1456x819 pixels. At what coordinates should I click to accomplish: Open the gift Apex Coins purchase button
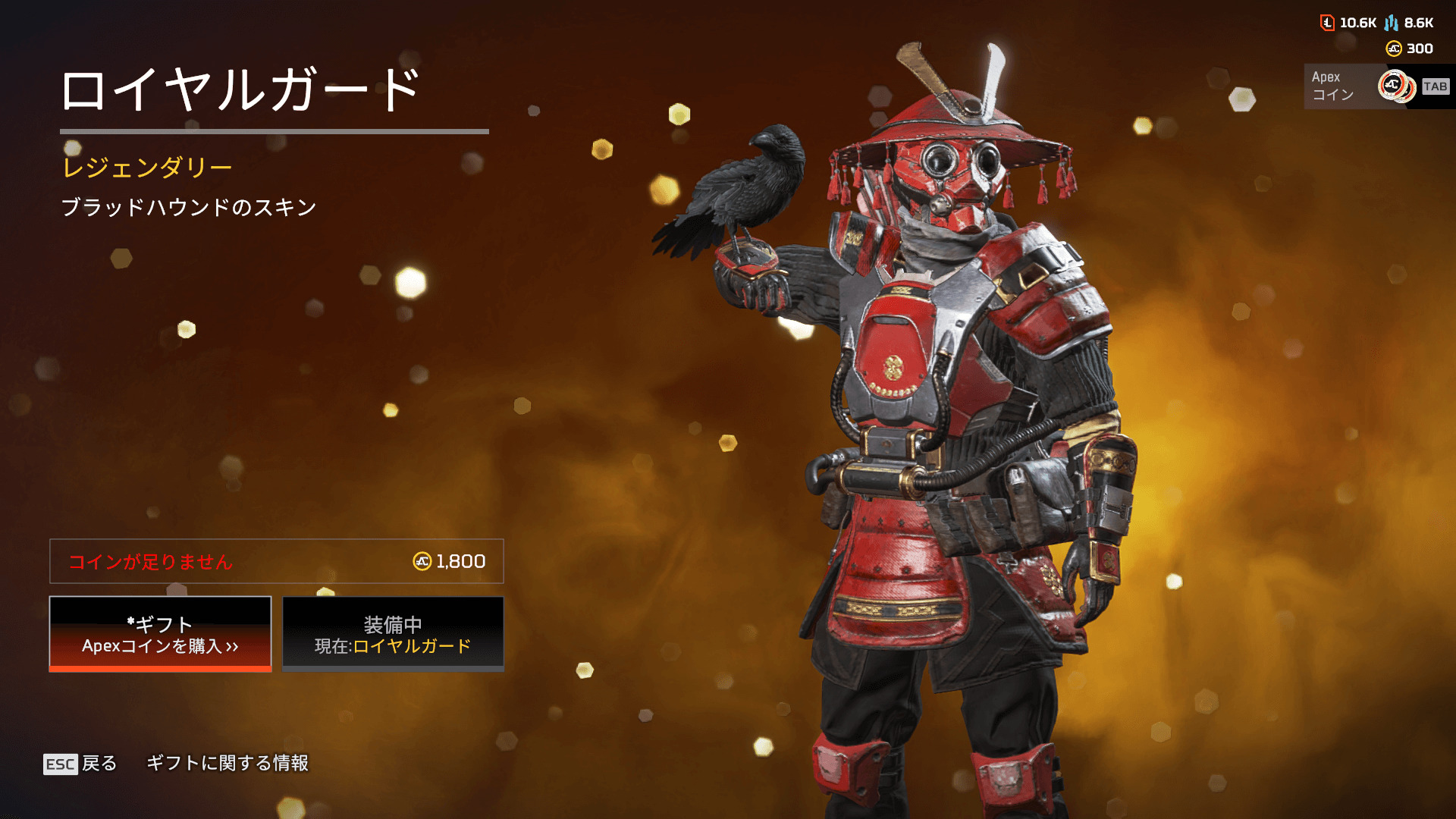pos(160,634)
